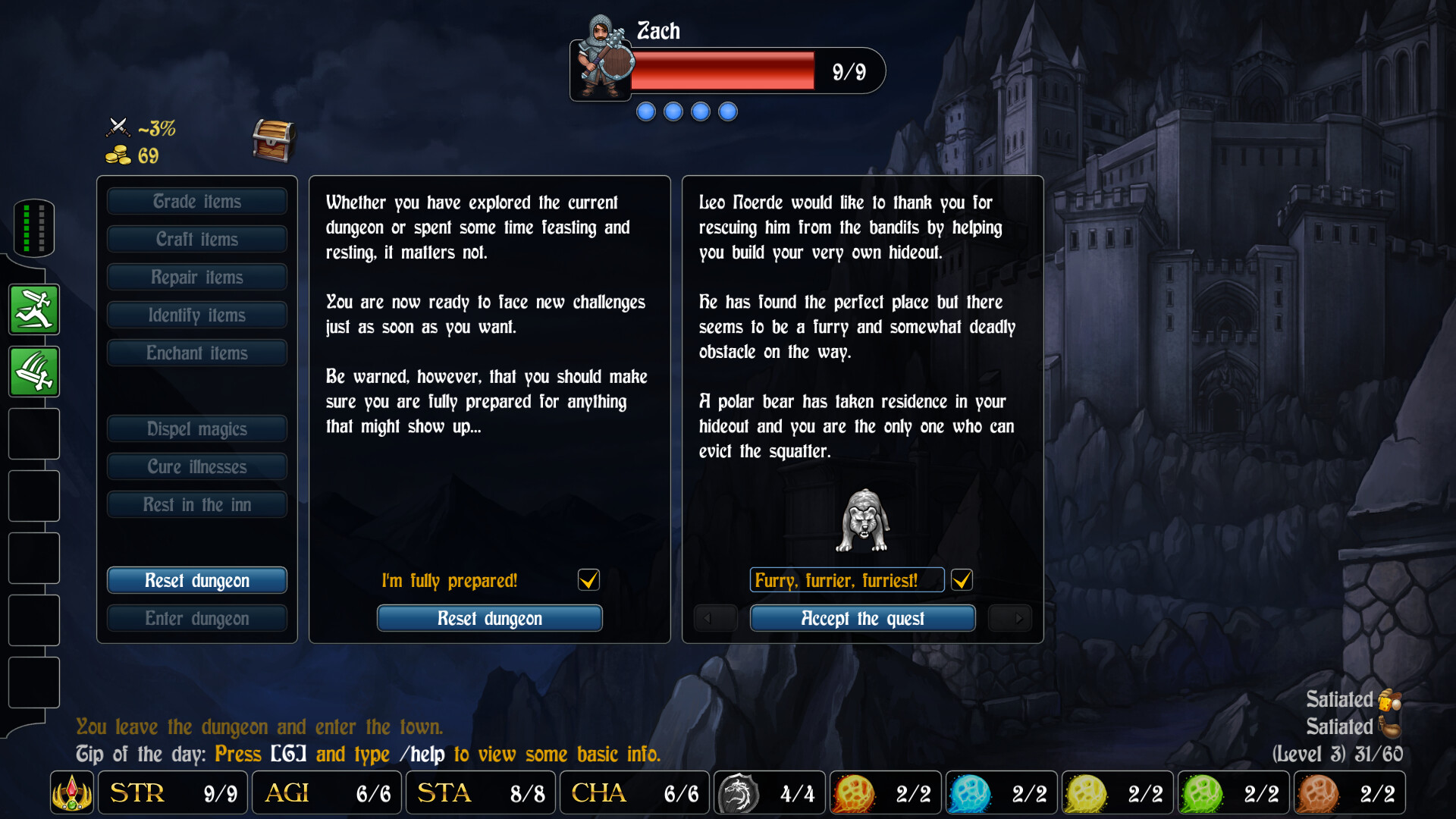
Task: Uncheck the 'I'm fully prepared!' checkbox
Action: coord(588,580)
